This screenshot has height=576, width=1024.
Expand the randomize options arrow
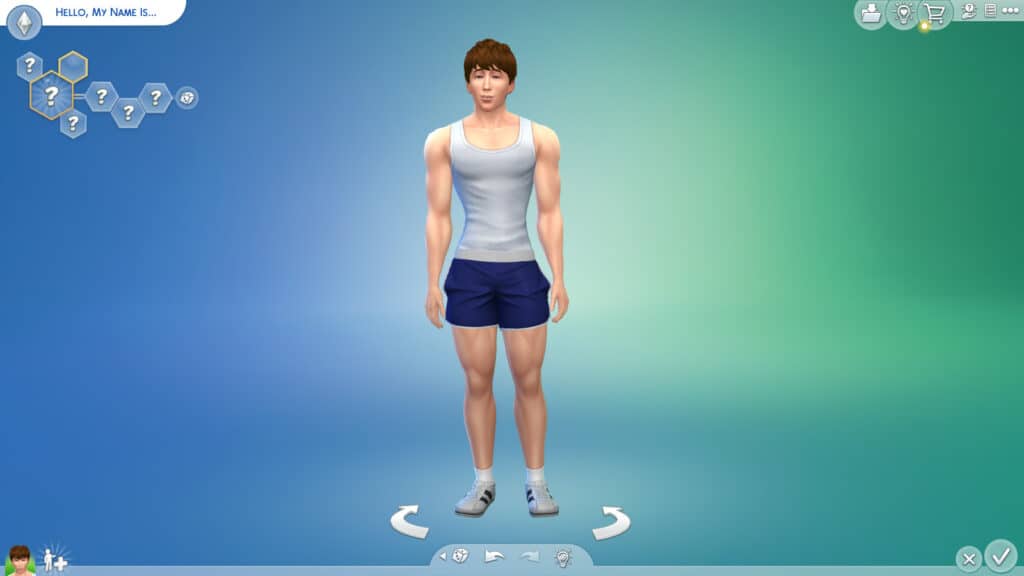(443, 556)
